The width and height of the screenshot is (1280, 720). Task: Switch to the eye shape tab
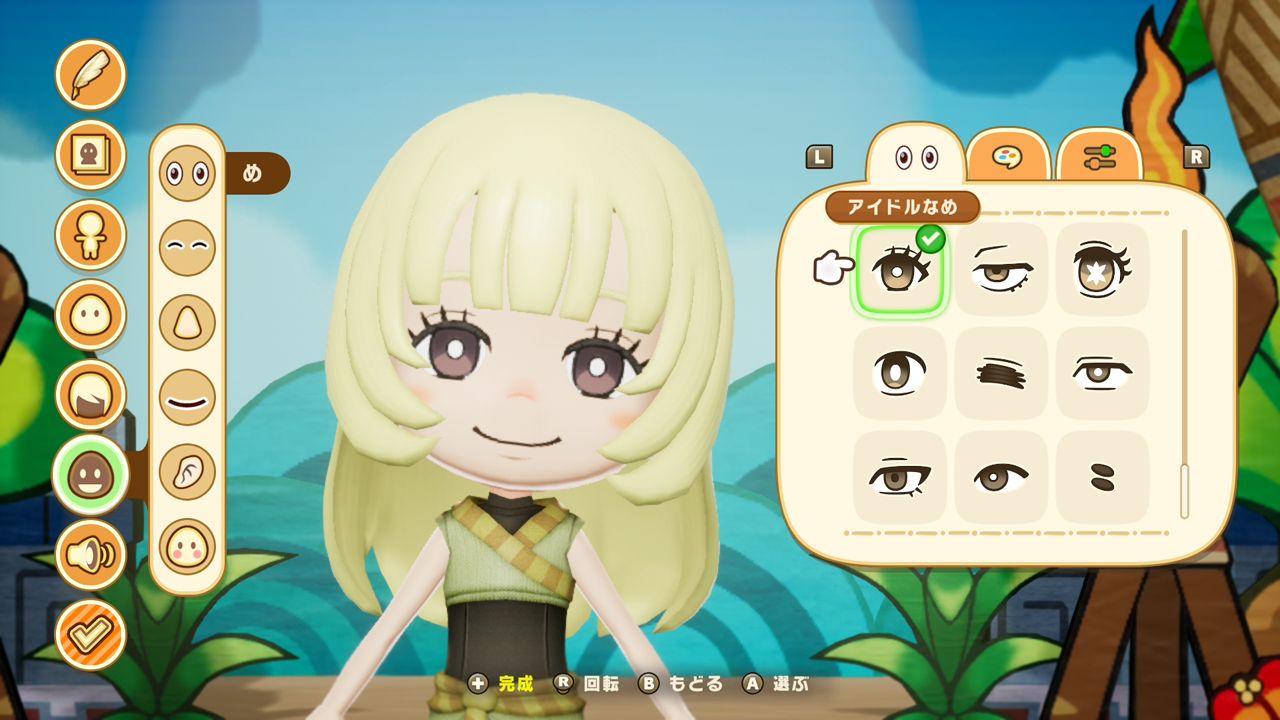point(916,153)
